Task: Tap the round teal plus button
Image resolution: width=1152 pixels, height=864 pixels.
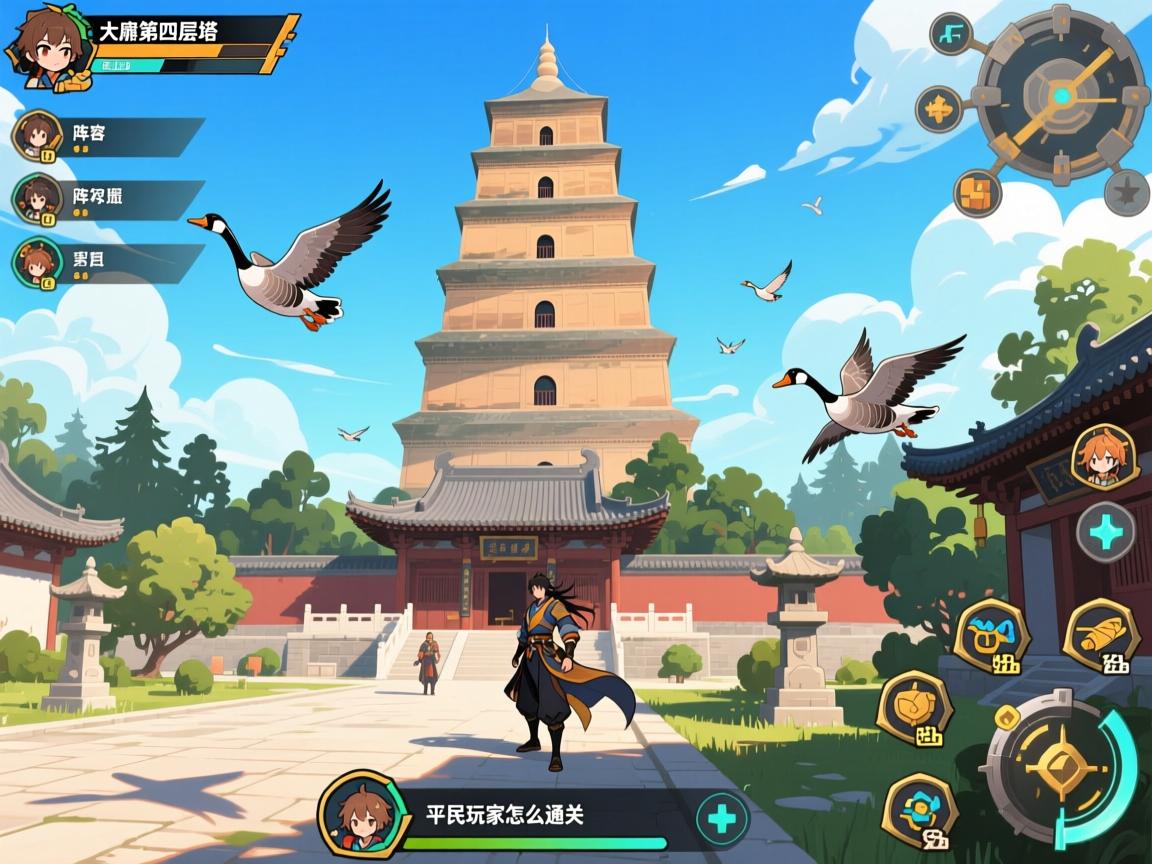Action: (x=1106, y=531)
